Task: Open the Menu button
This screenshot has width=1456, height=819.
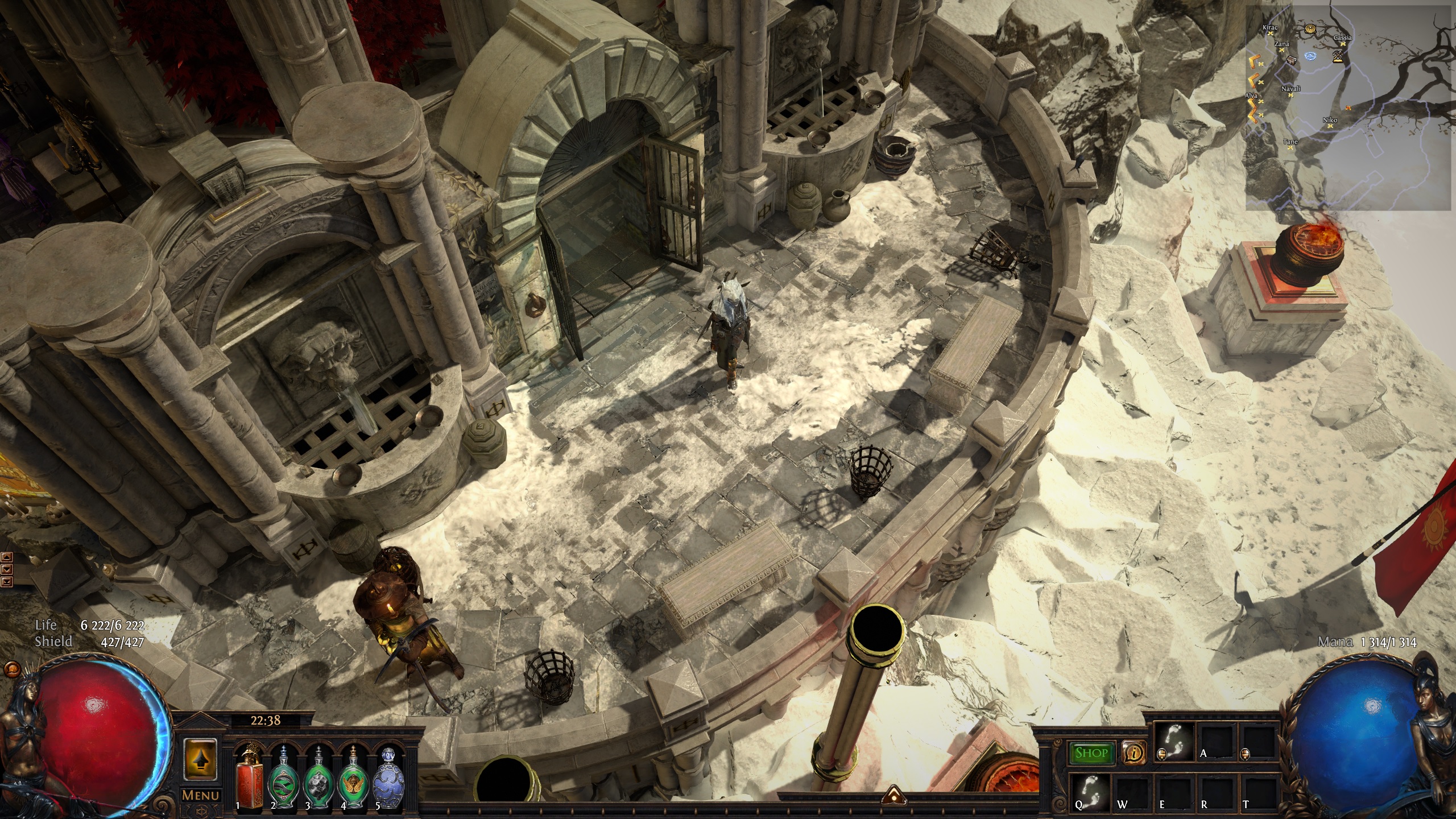Action: (x=200, y=795)
